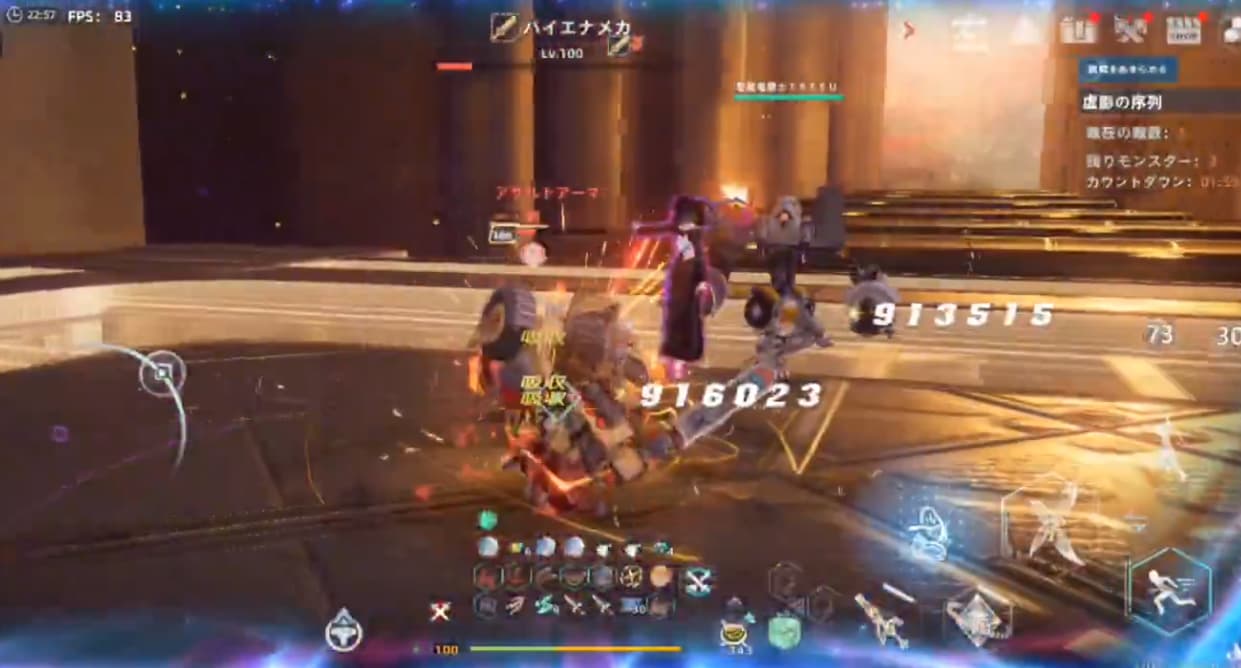Open the crossed tools icon in top bar
The width and height of the screenshot is (1241, 668).
1130,31
